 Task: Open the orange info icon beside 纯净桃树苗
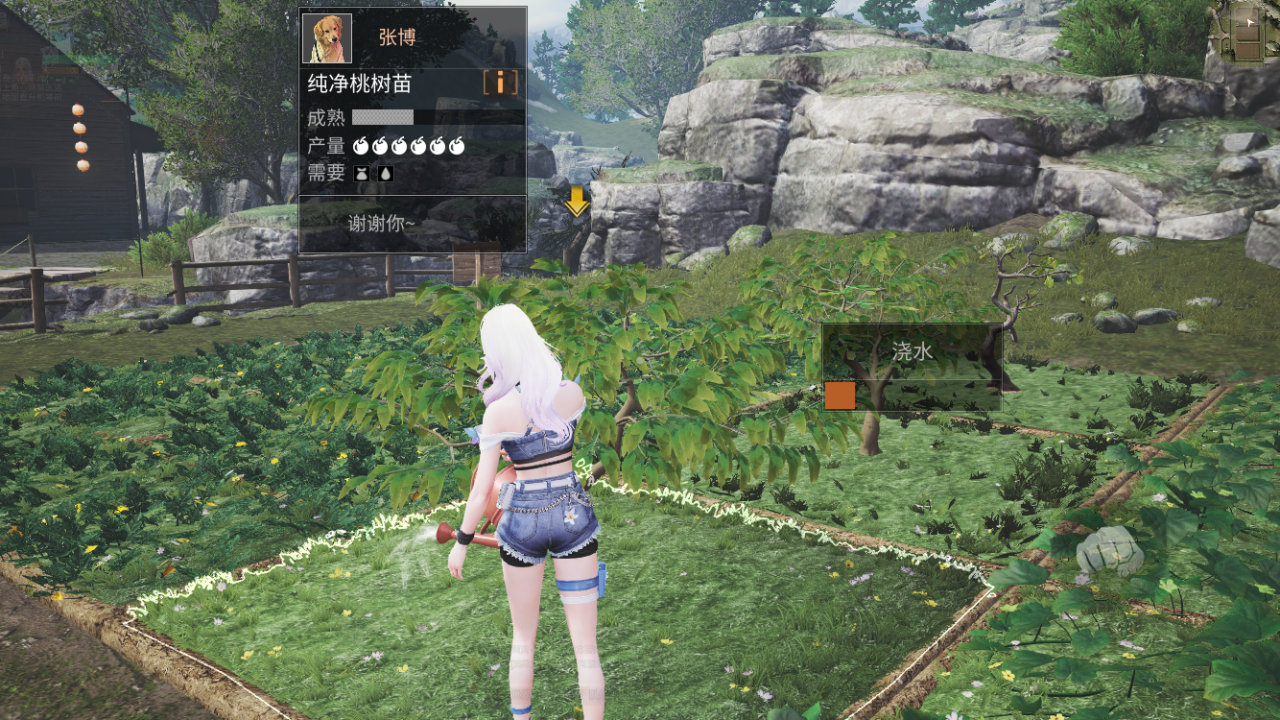pyautogui.click(x=500, y=82)
